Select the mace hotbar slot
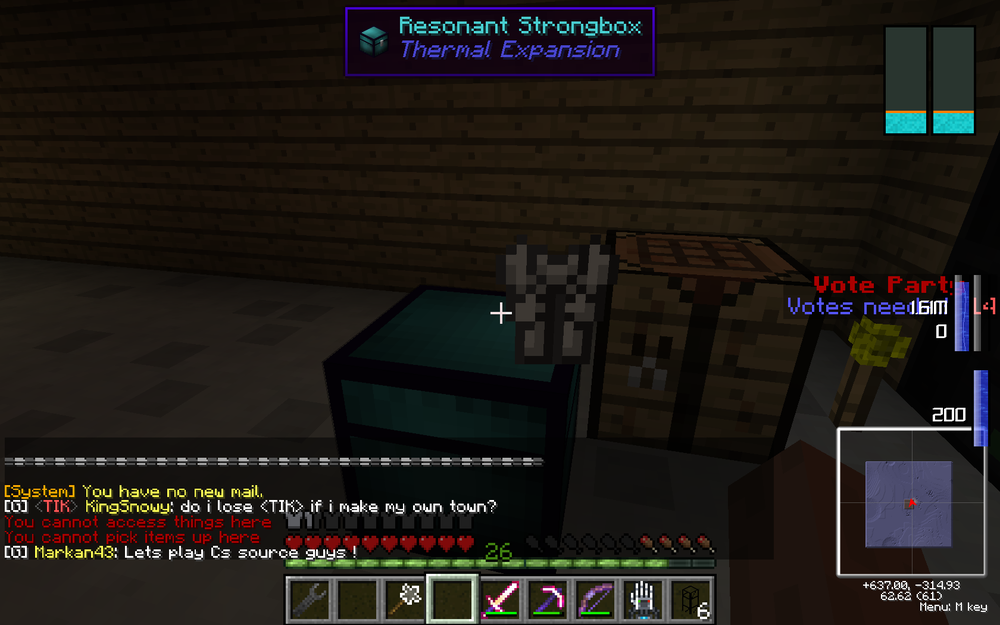The height and width of the screenshot is (625, 1000). (x=404, y=598)
